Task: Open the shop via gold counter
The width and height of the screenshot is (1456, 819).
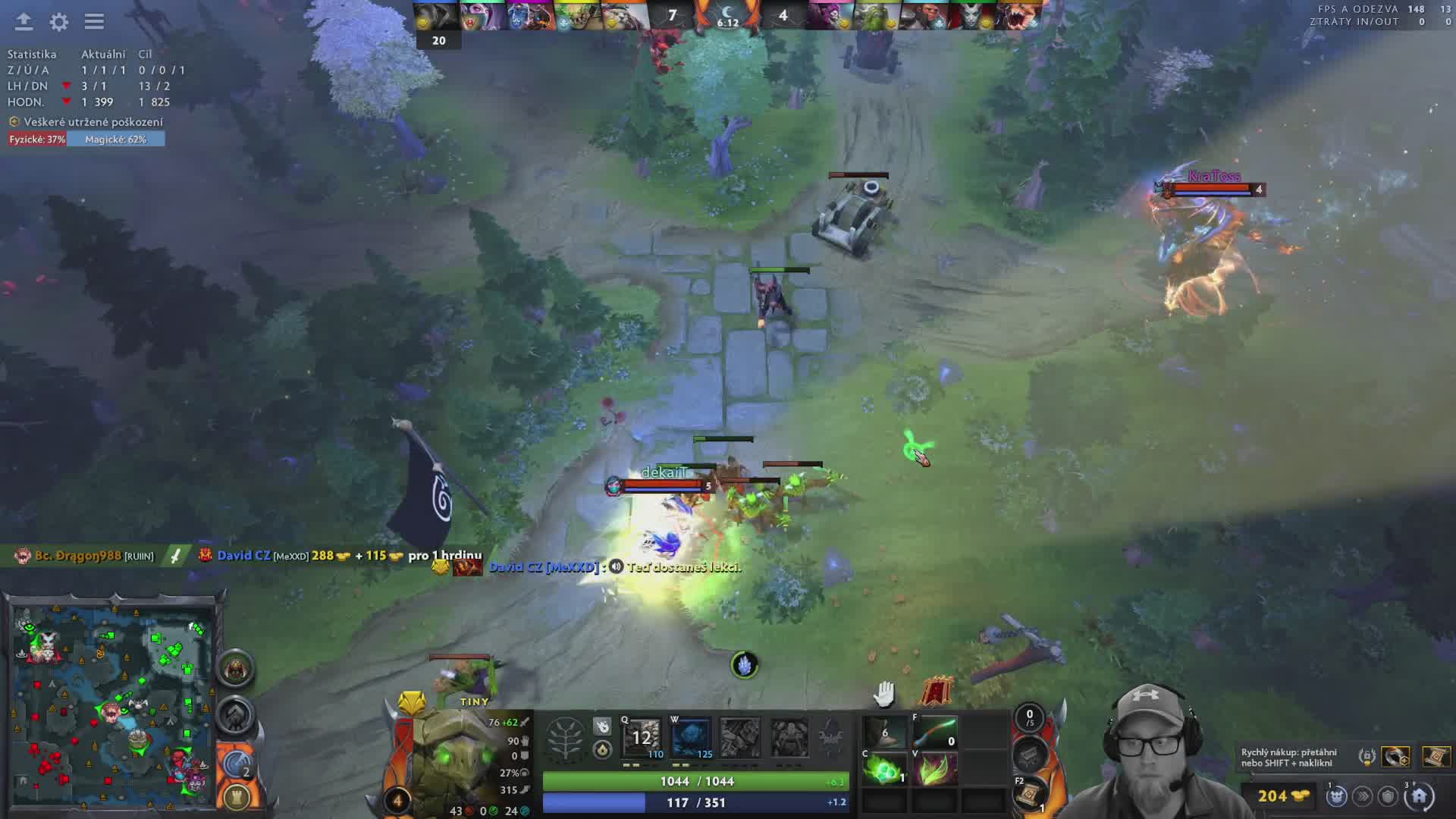Action: point(1282,795)
